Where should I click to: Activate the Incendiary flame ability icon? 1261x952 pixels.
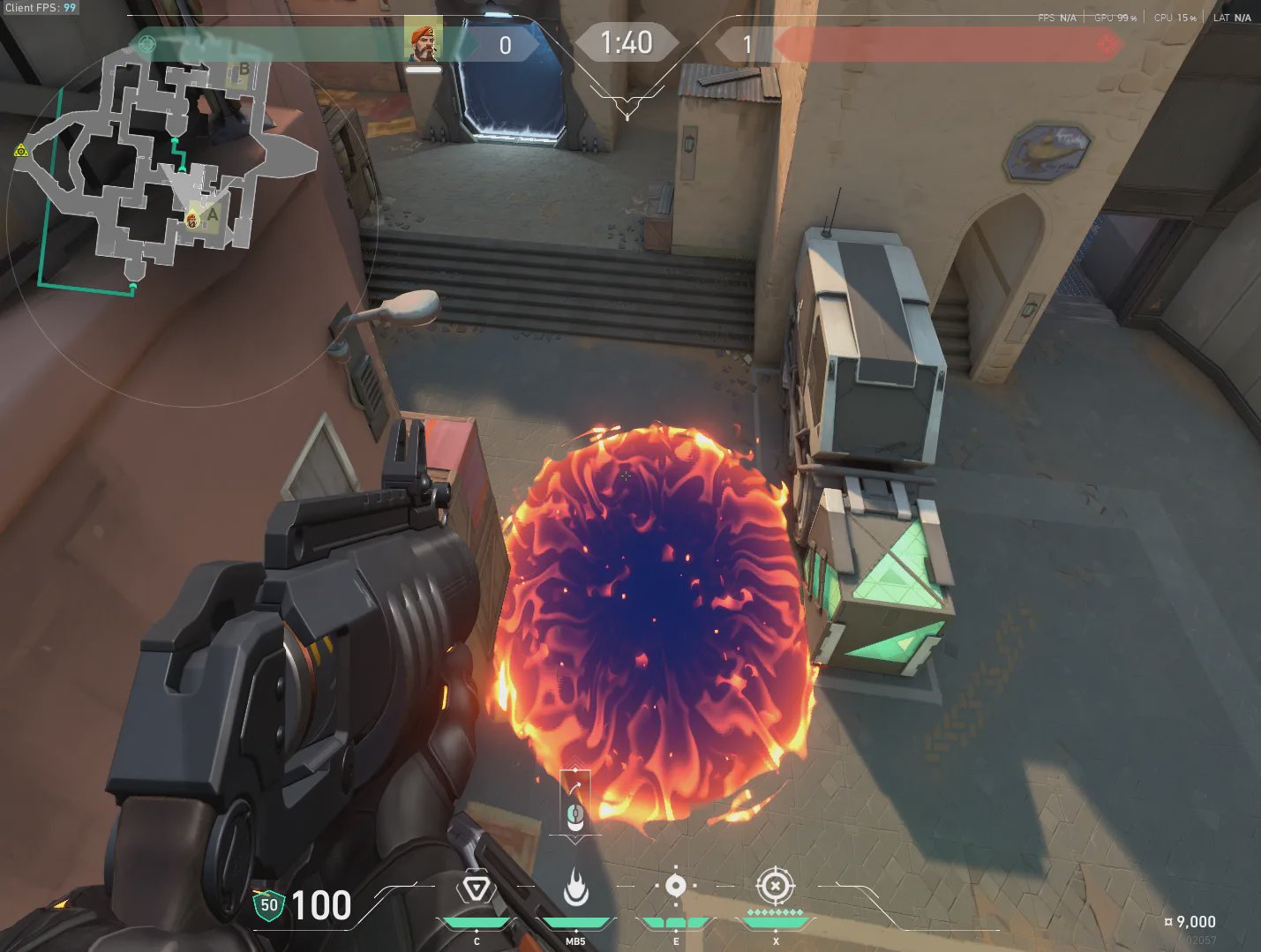[x=575, y=888]
